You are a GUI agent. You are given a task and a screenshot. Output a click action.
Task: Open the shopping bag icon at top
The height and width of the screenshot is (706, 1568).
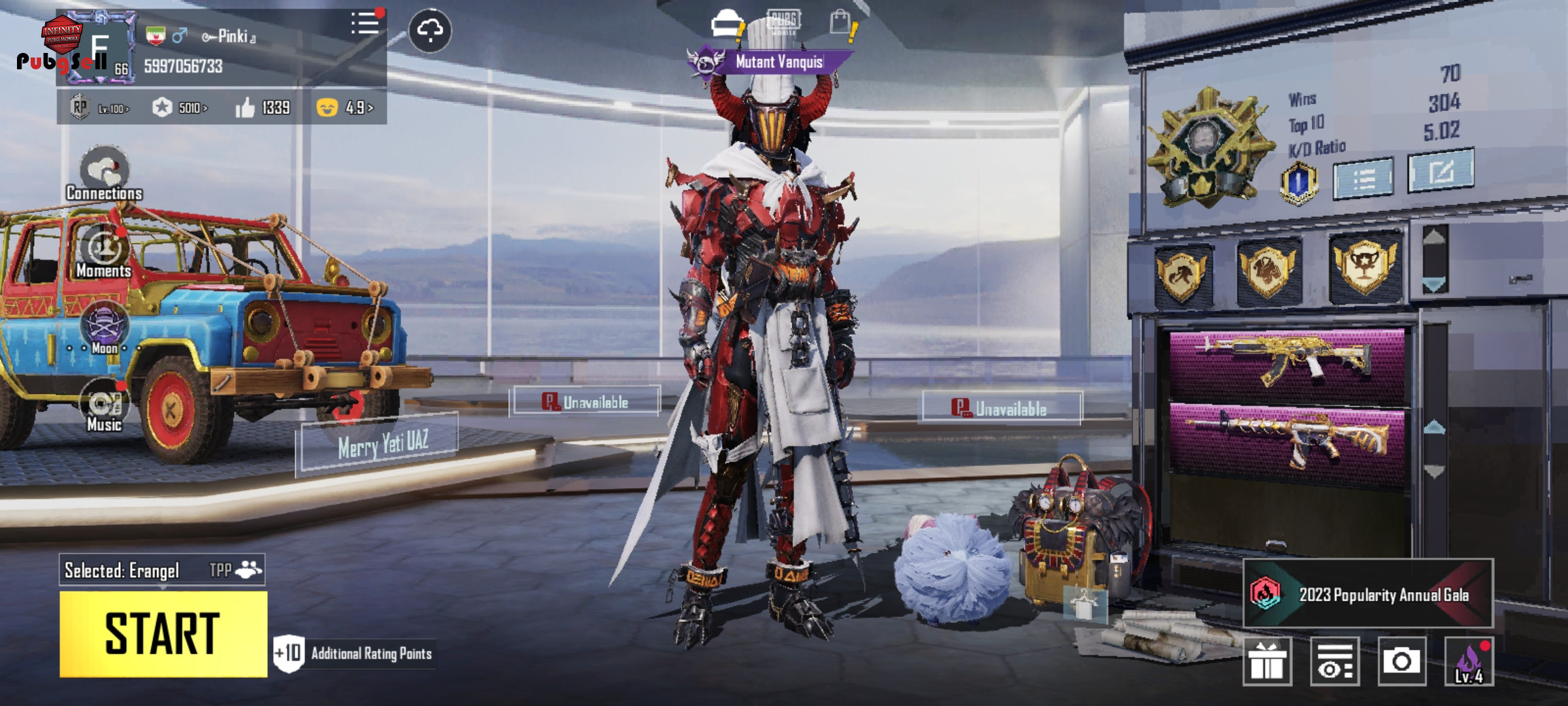[841, 23]
